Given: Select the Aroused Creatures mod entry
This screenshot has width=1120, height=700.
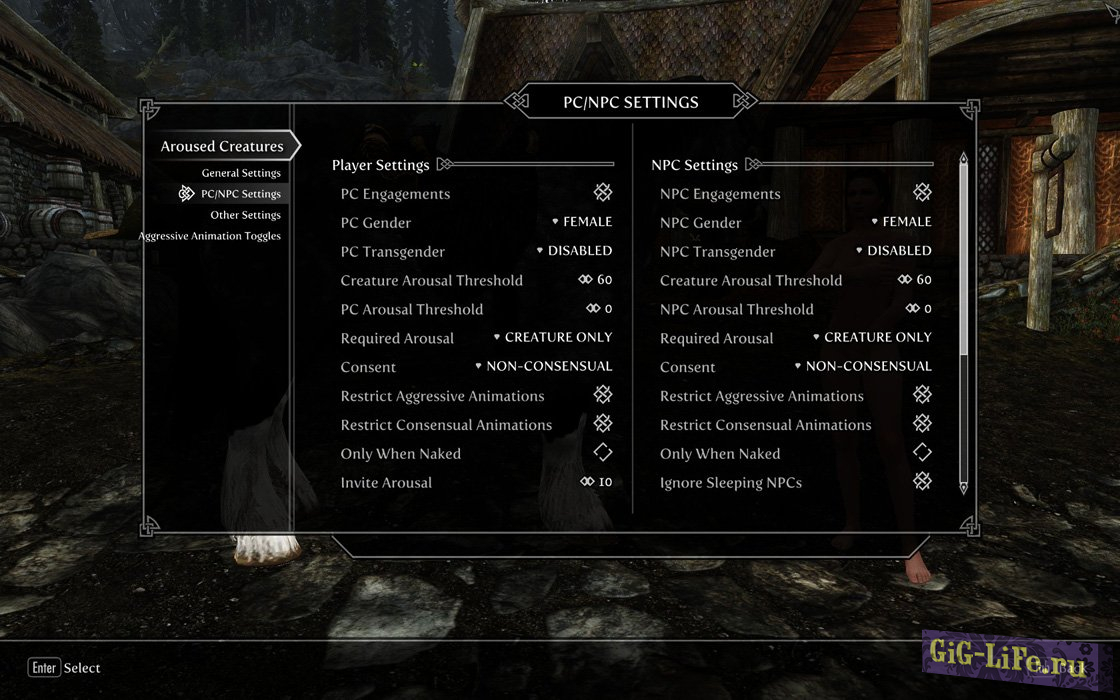Looking at the screenshot, I should click(x=222, y=146).
